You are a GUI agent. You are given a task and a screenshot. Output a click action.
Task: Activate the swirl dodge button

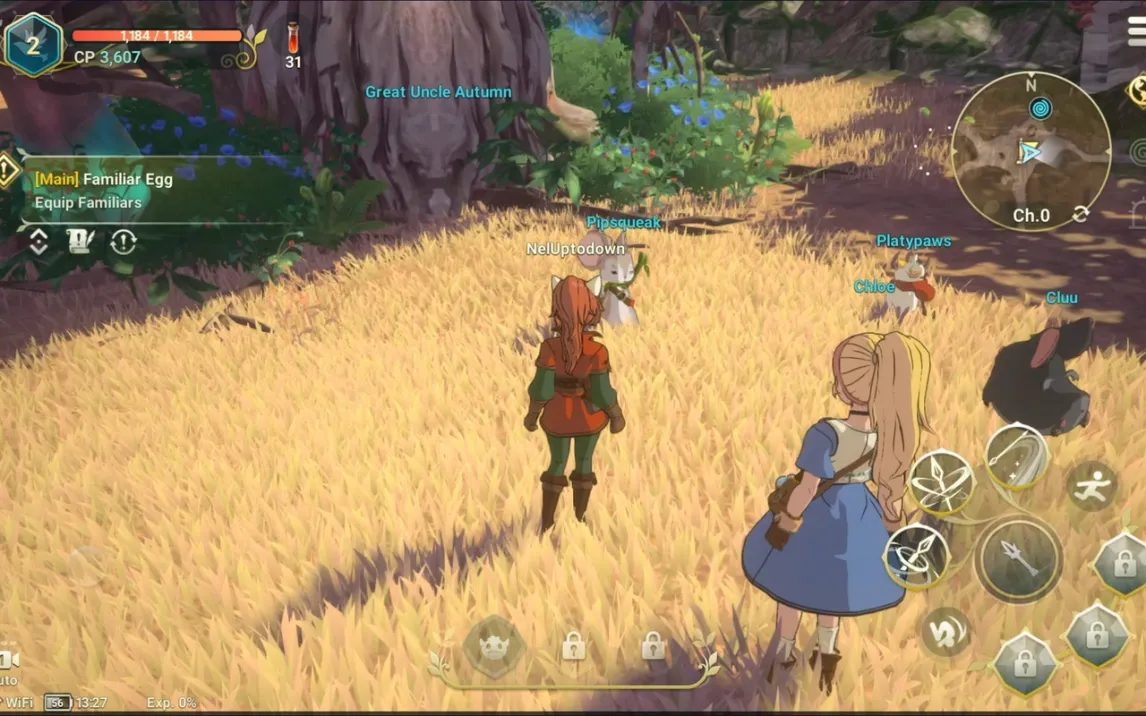[945, 631]
